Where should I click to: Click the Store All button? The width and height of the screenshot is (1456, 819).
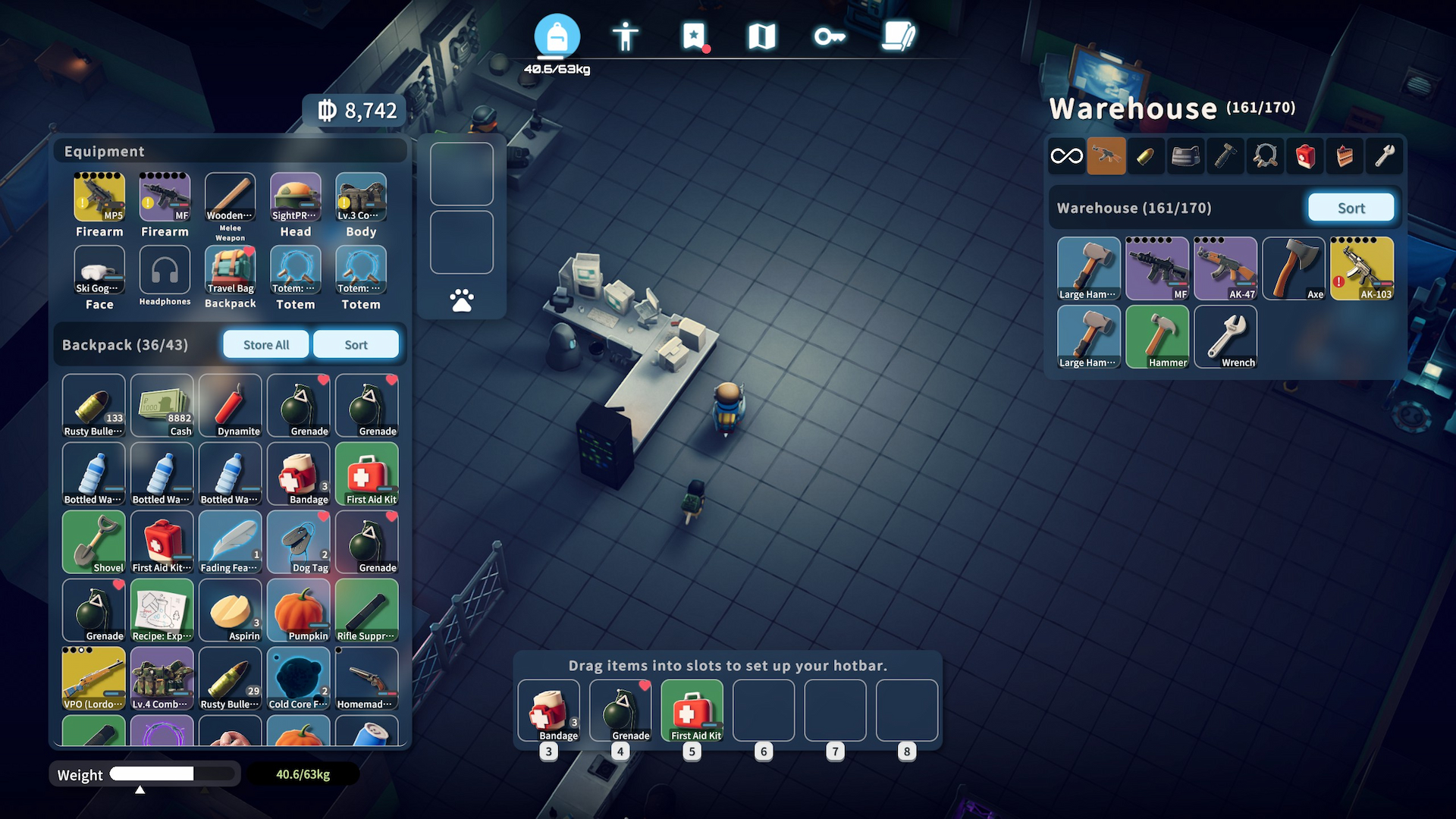click(x=265, y=344)
